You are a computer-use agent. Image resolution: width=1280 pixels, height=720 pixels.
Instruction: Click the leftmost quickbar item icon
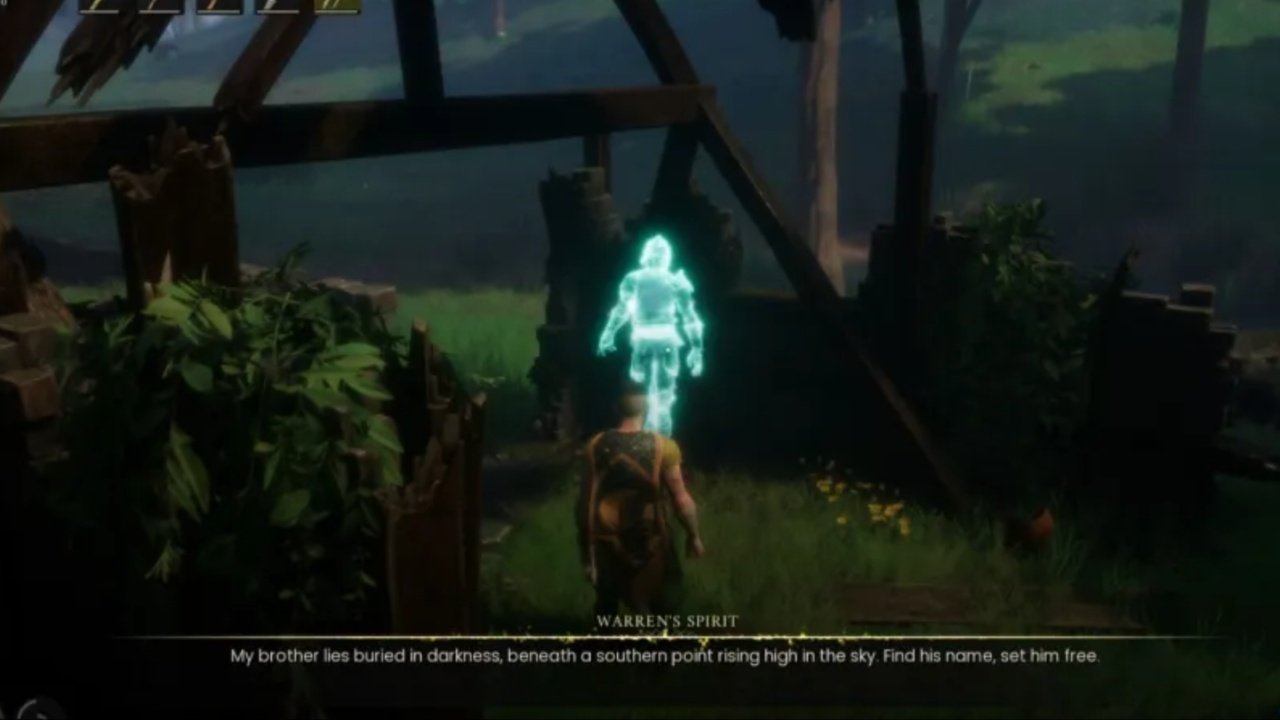(x=100, y=10)
